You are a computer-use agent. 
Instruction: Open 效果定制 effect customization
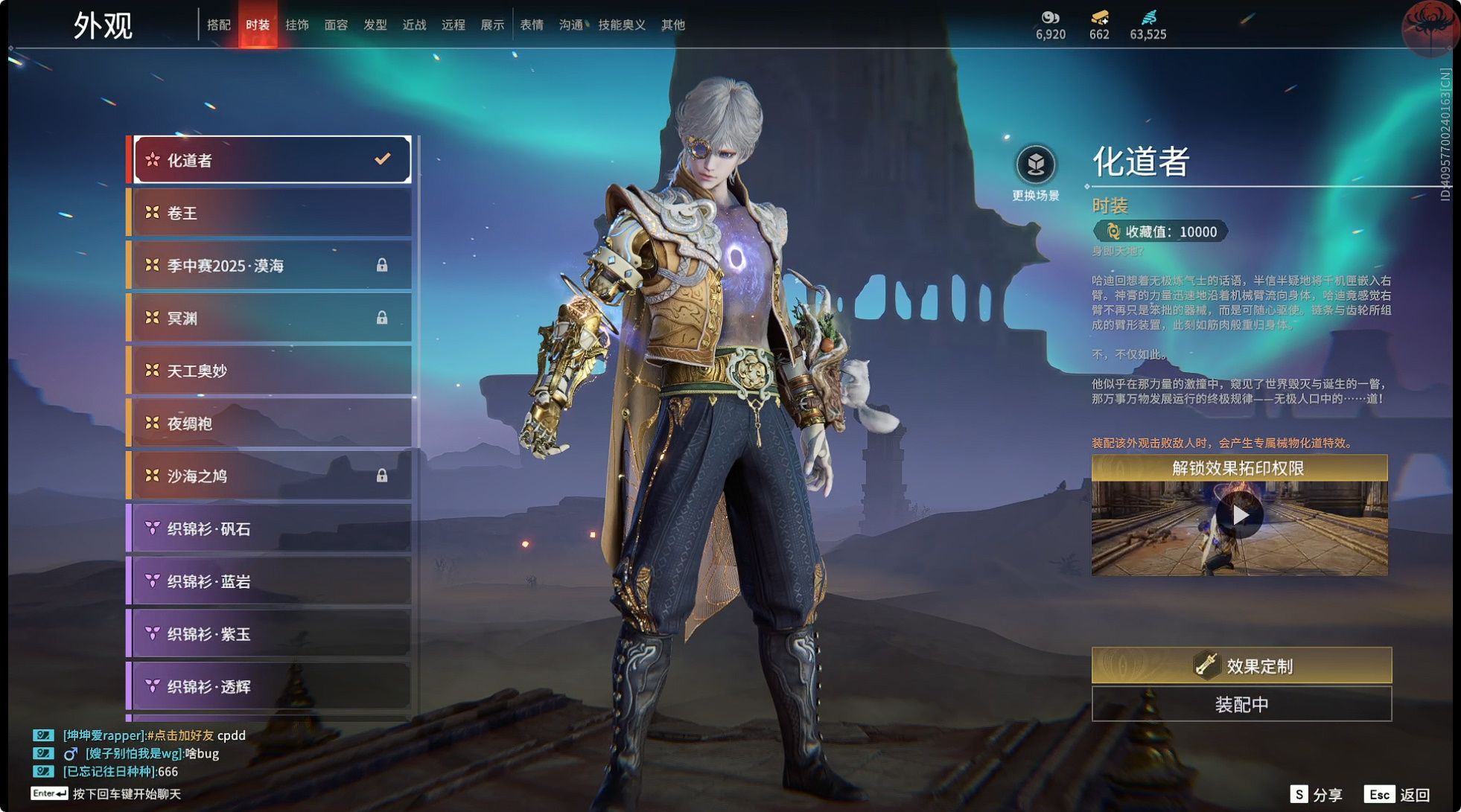pos(1241,665)
